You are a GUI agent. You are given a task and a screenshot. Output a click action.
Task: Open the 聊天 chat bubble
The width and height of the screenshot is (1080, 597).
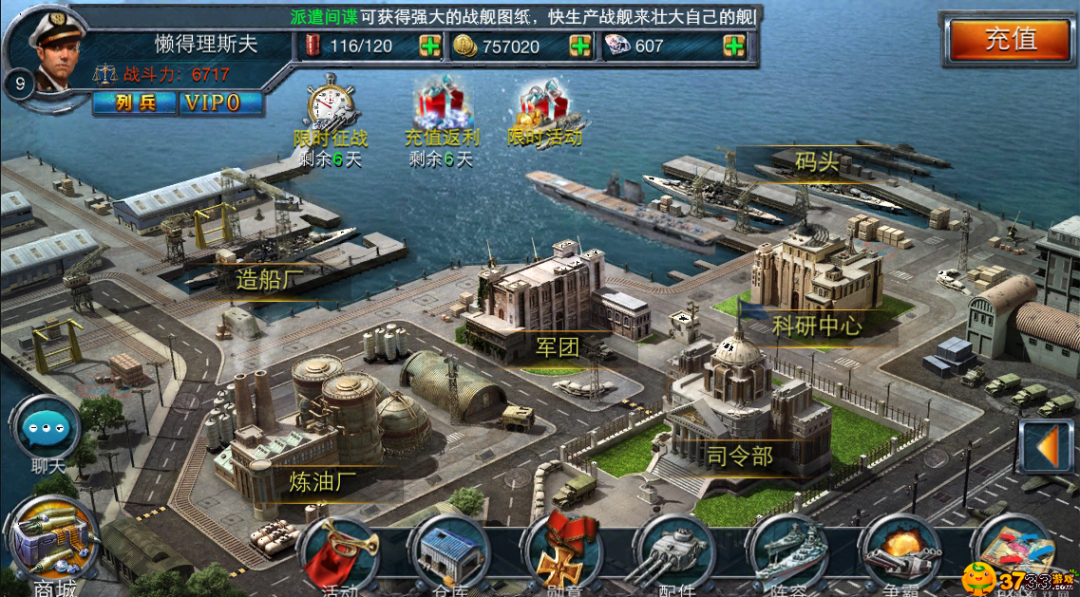(x=46, y=430)
